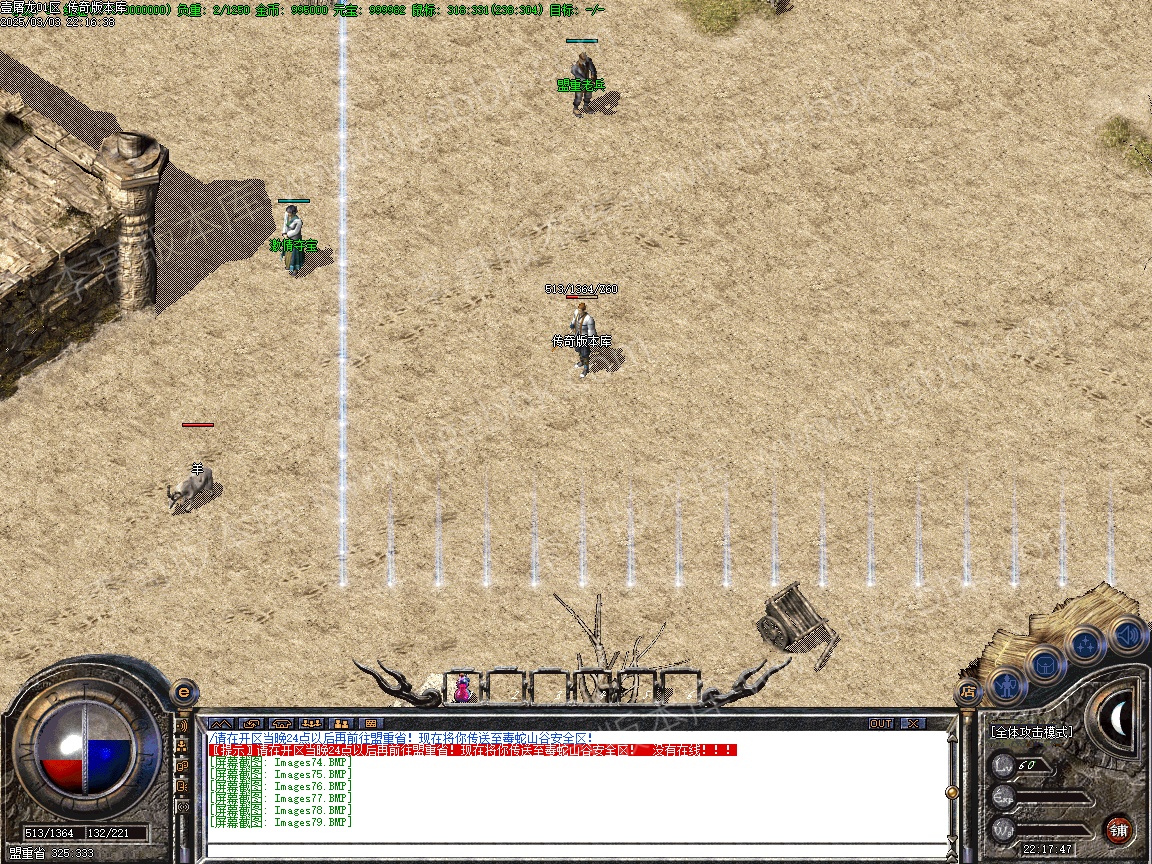Select the curved-arrow icon in the chat toolbar

click(251, 723)
